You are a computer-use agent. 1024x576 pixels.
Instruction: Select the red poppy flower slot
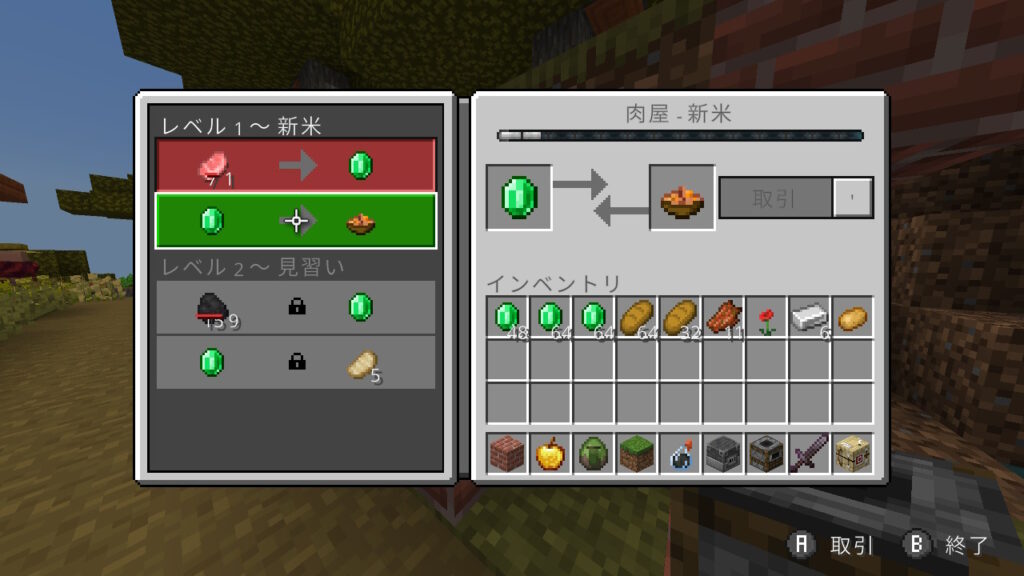pos(766,318)
